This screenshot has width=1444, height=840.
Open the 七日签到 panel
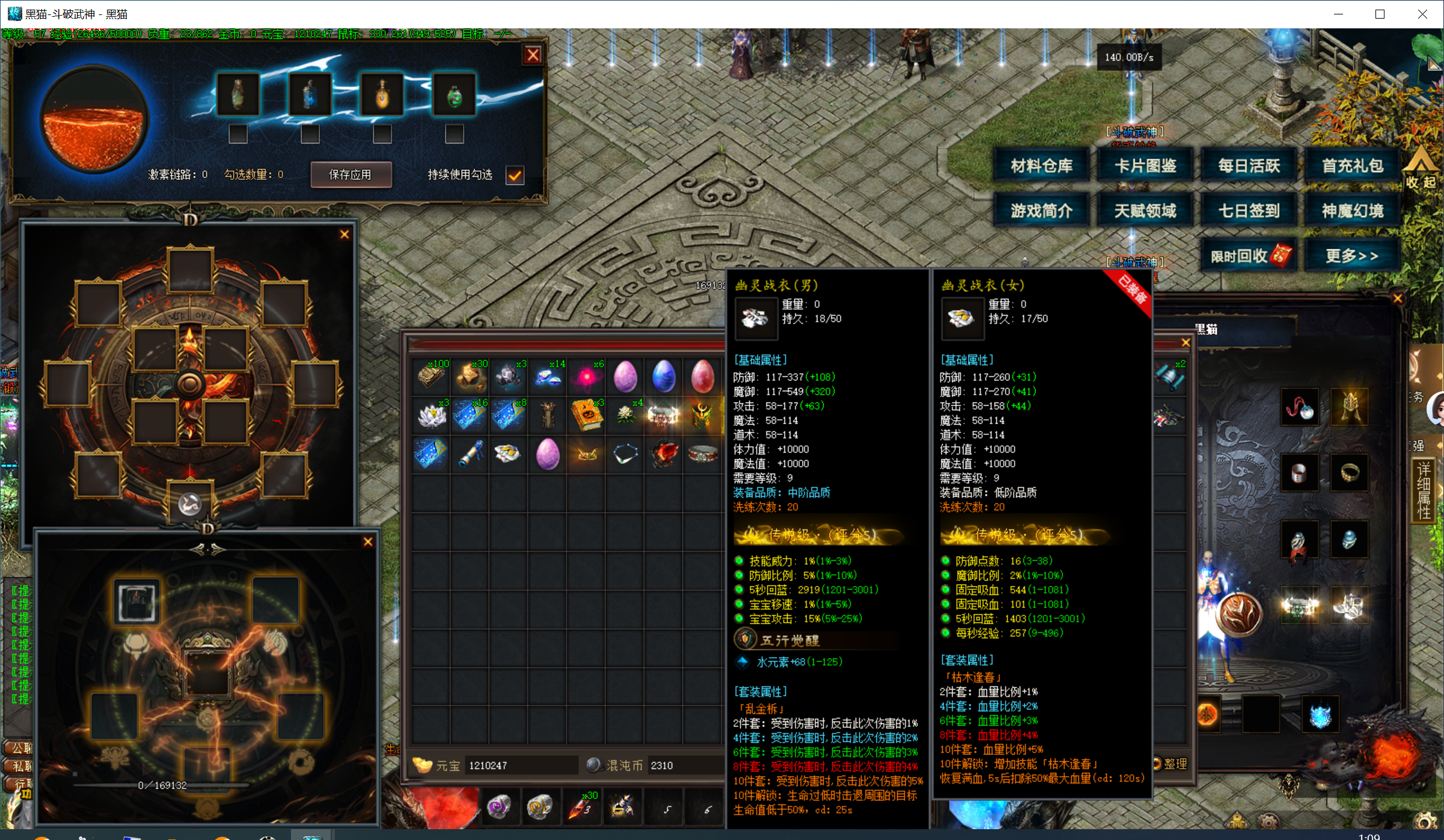pos(1249,211)
